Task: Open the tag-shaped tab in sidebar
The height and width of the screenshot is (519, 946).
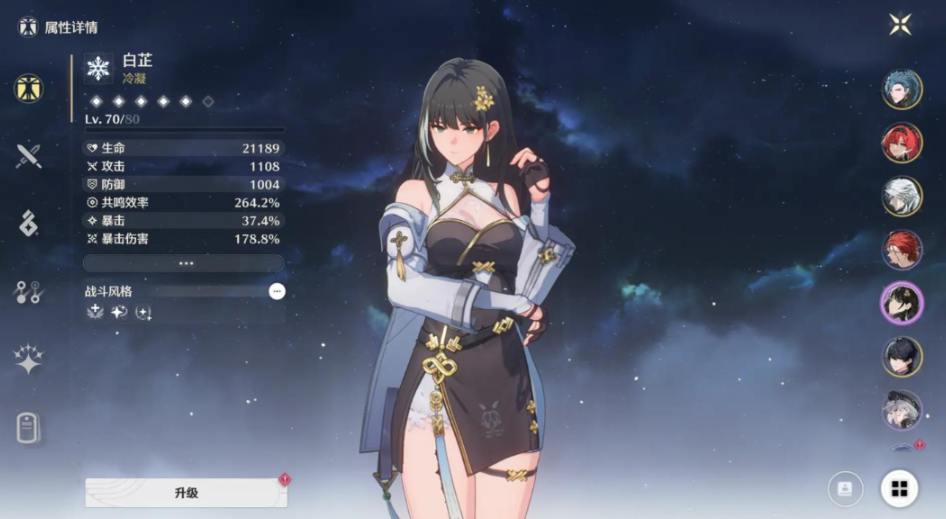Action: [x=28, y=428]
